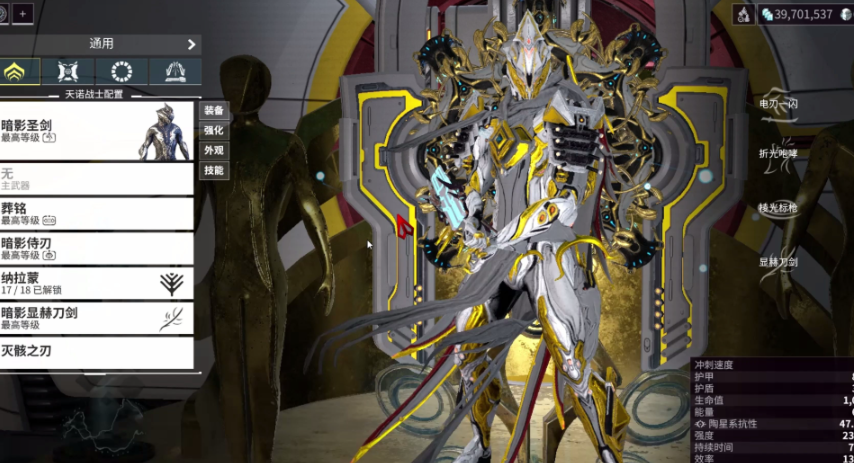Open the 葬铭 weapon slot
The height and width of the screenshot is (463, 854).
coord(97,214)
